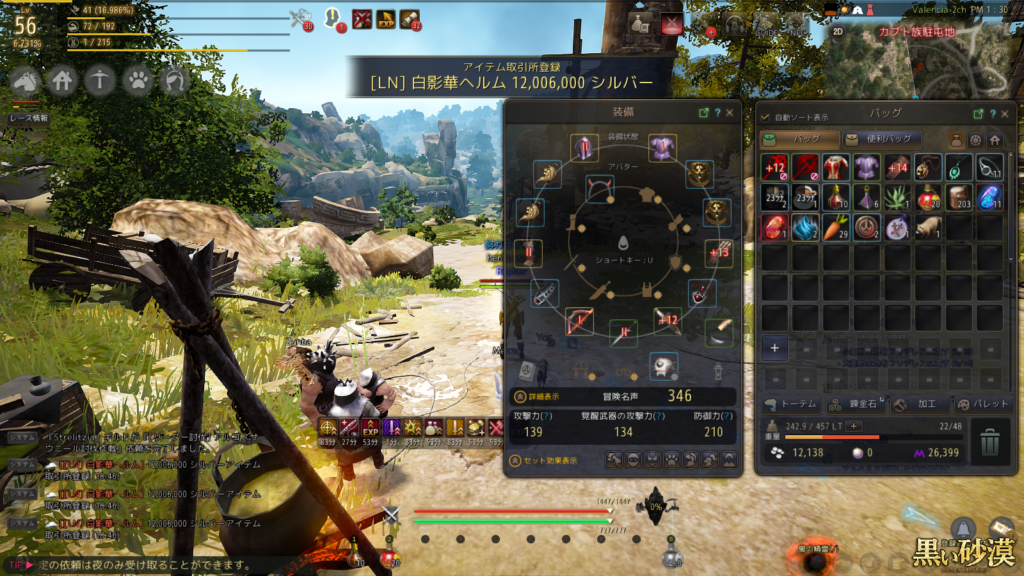Open the horse mount icon

pos(26,79)
